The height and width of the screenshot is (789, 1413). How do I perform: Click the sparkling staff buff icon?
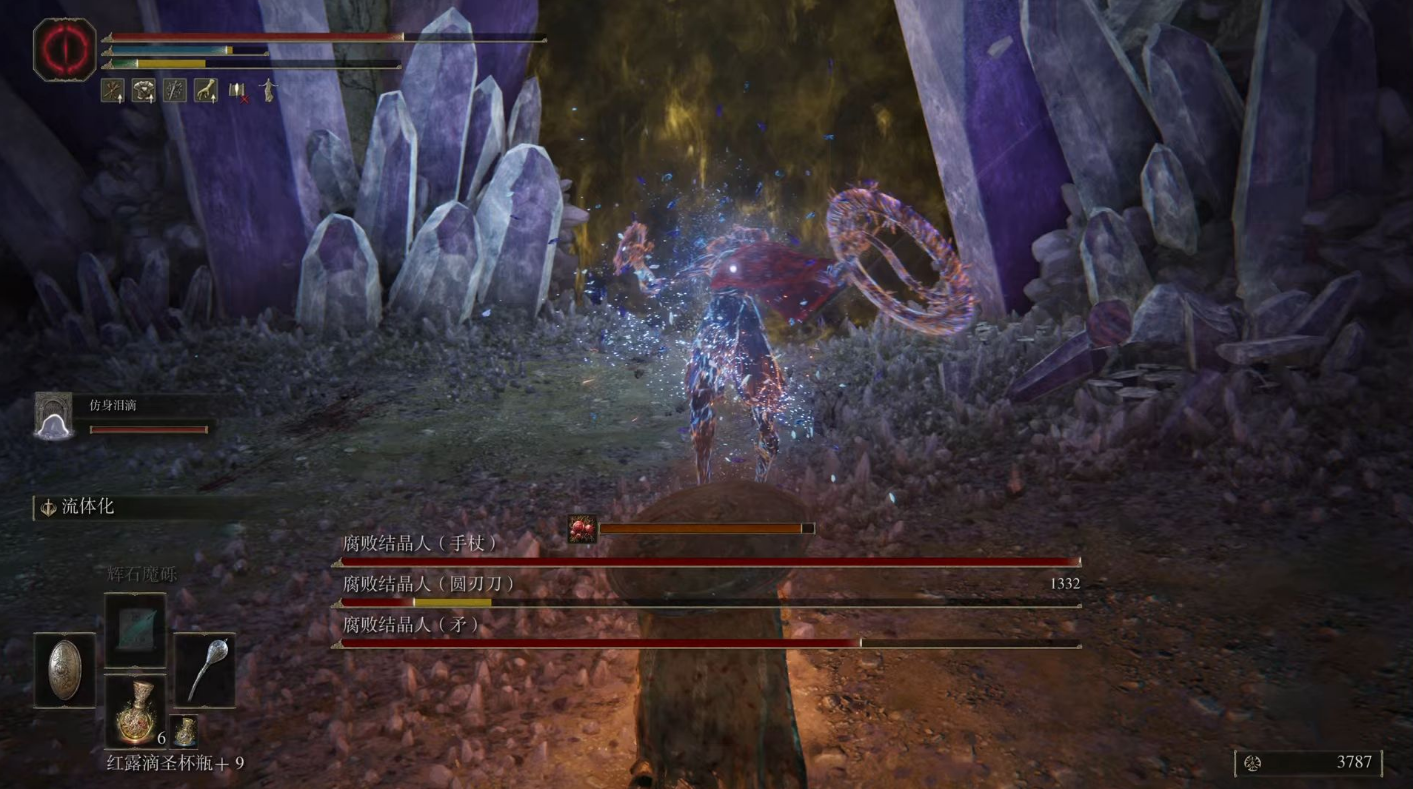174,91
